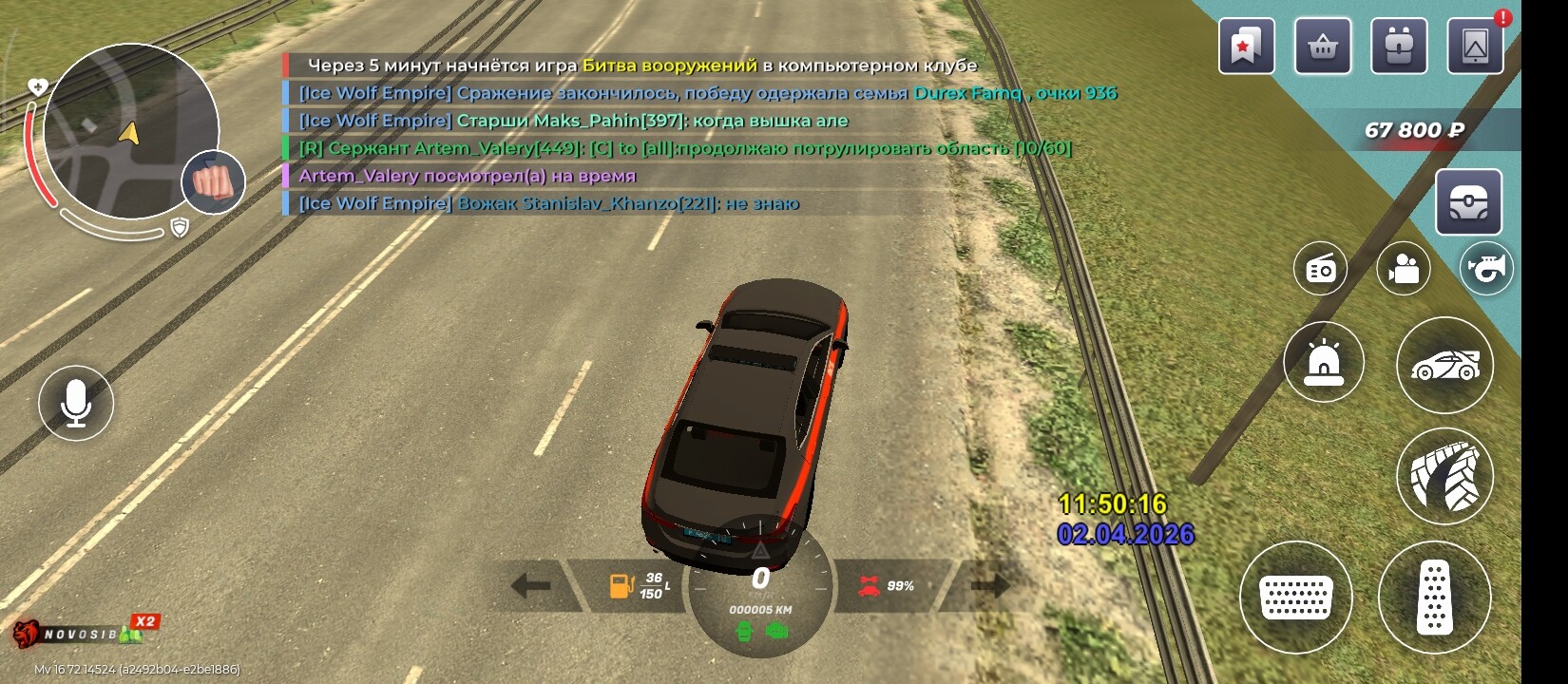Open the starred bookmark menu
The image size is (1568, 684).
1246,46
